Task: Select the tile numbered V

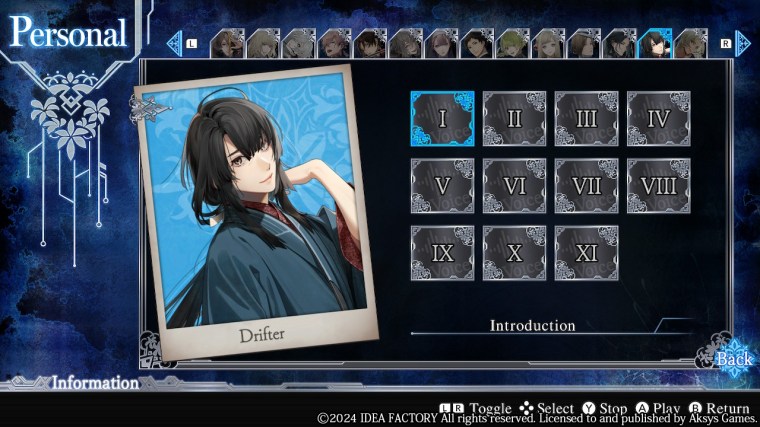Action: [442, 186]
